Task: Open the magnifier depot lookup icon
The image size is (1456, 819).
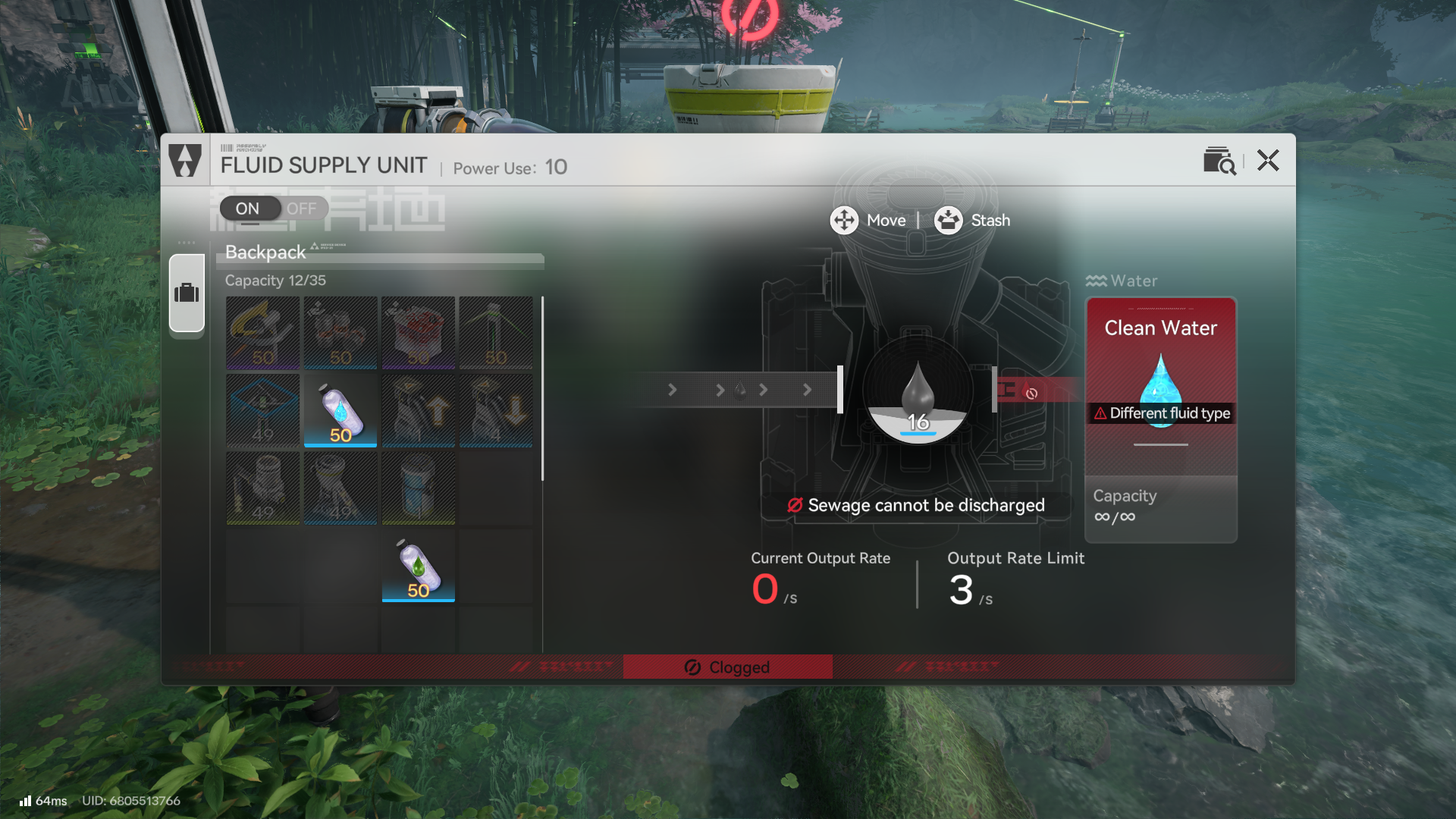Action: click(1219, 161)
